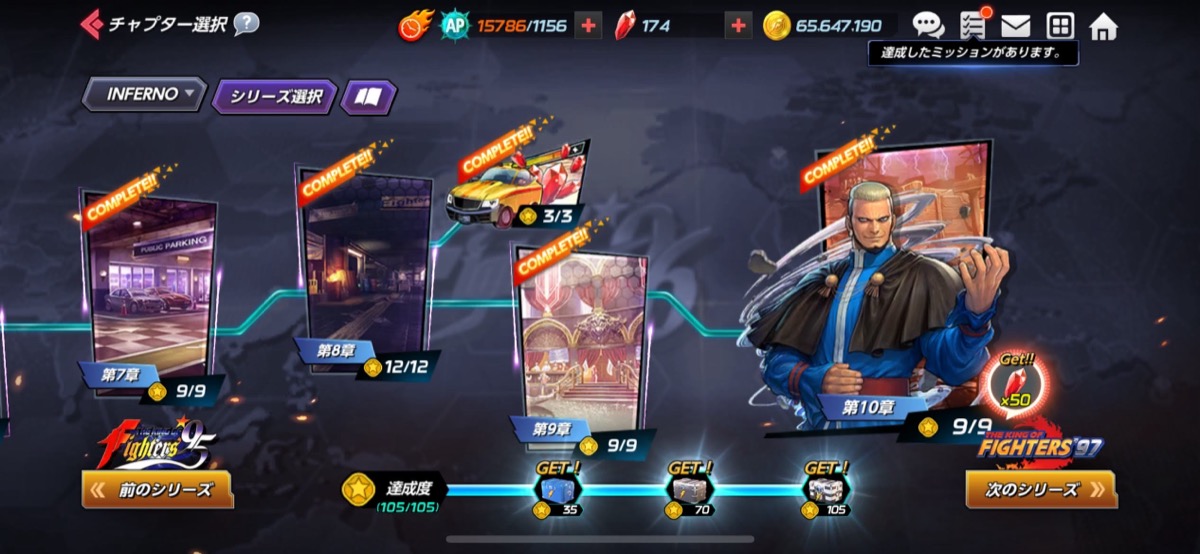Open the chat speech bubble icon
The image size is (1200, 554).
click(x=928, y=26)
